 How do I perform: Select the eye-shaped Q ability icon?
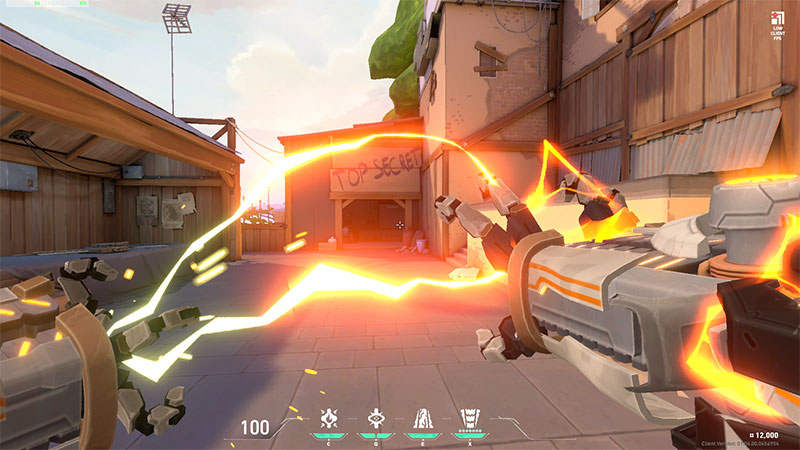pyautogui.click(x=375, y=418)
